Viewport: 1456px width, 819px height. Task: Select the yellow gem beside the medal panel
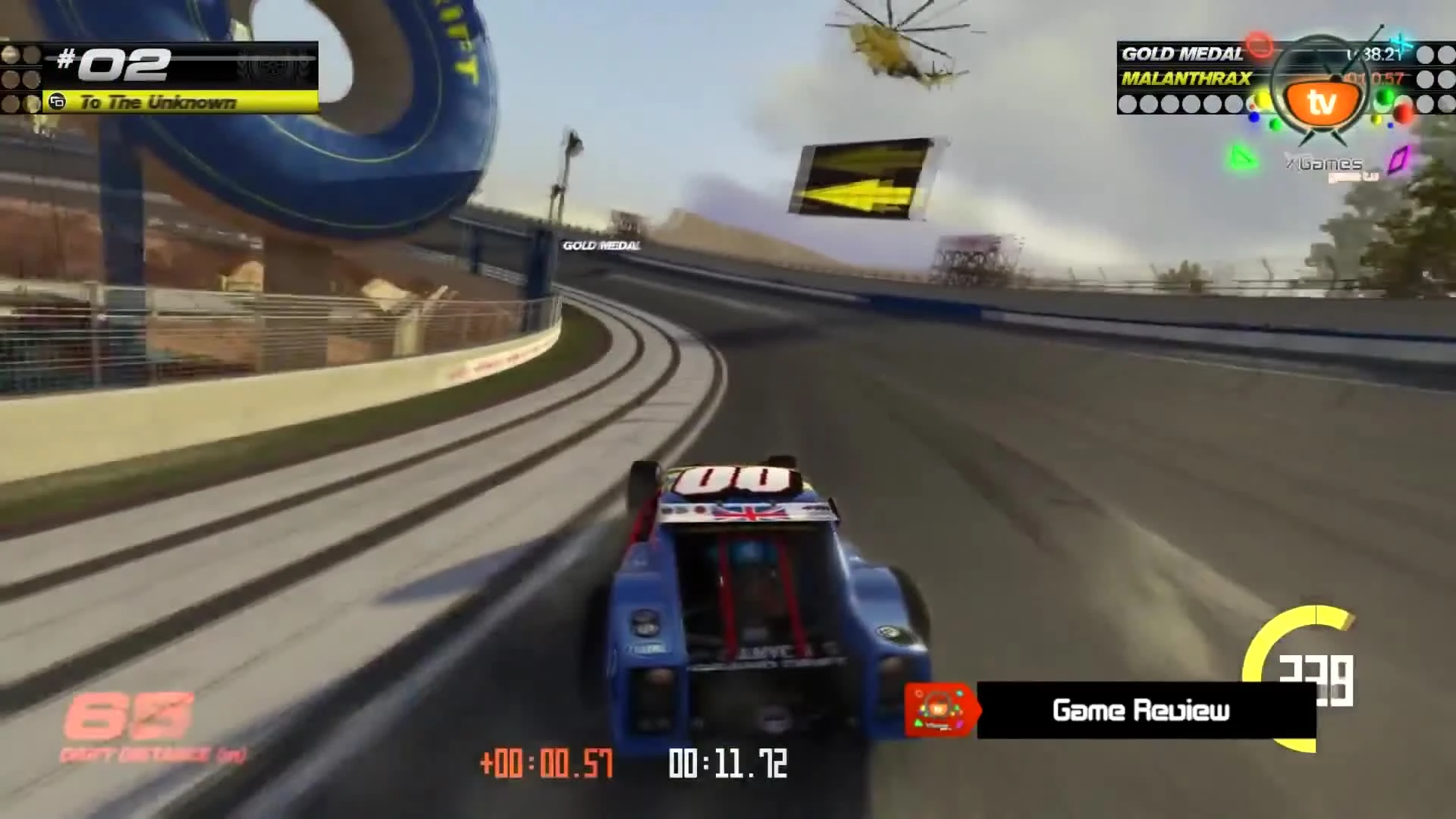pos(1262,100)
